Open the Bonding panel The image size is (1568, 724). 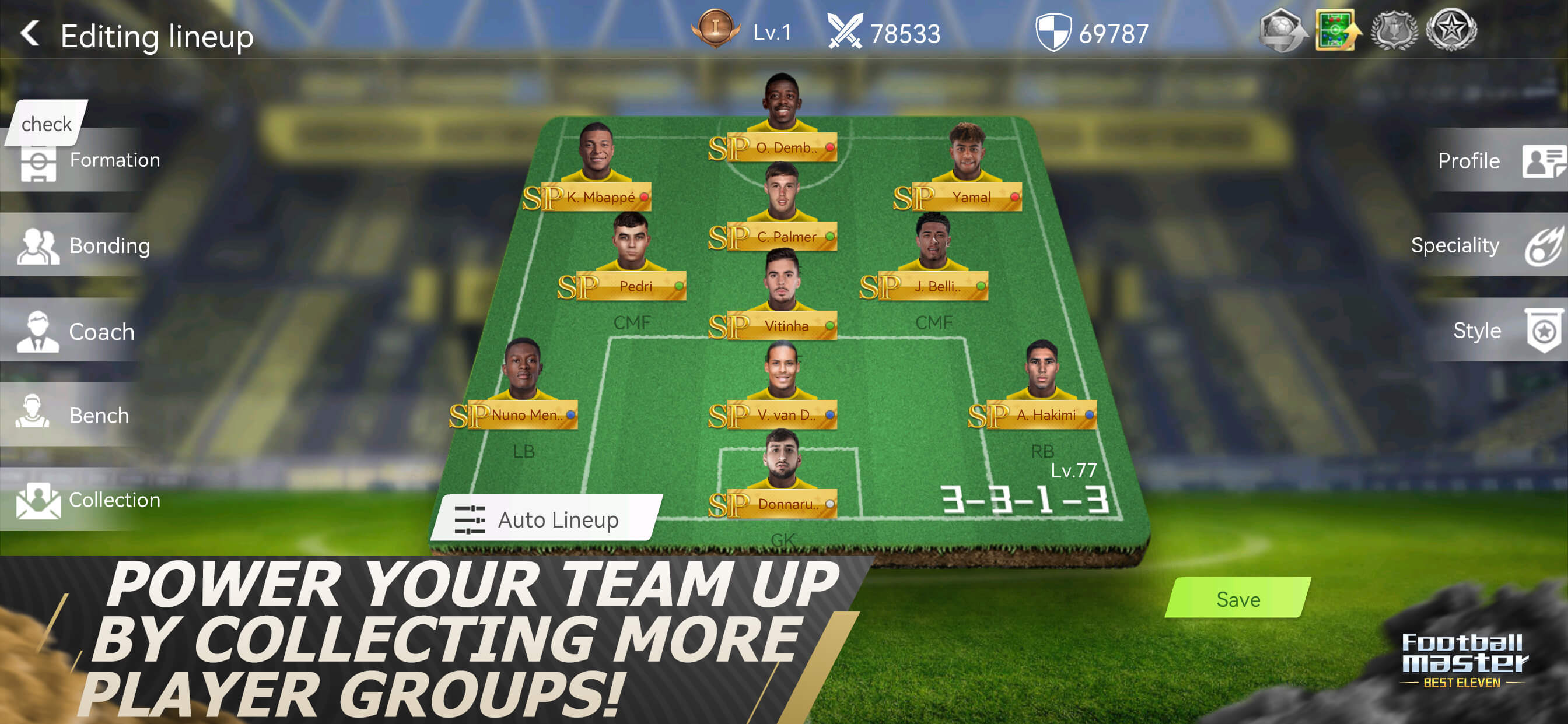[x=110, y=246]
